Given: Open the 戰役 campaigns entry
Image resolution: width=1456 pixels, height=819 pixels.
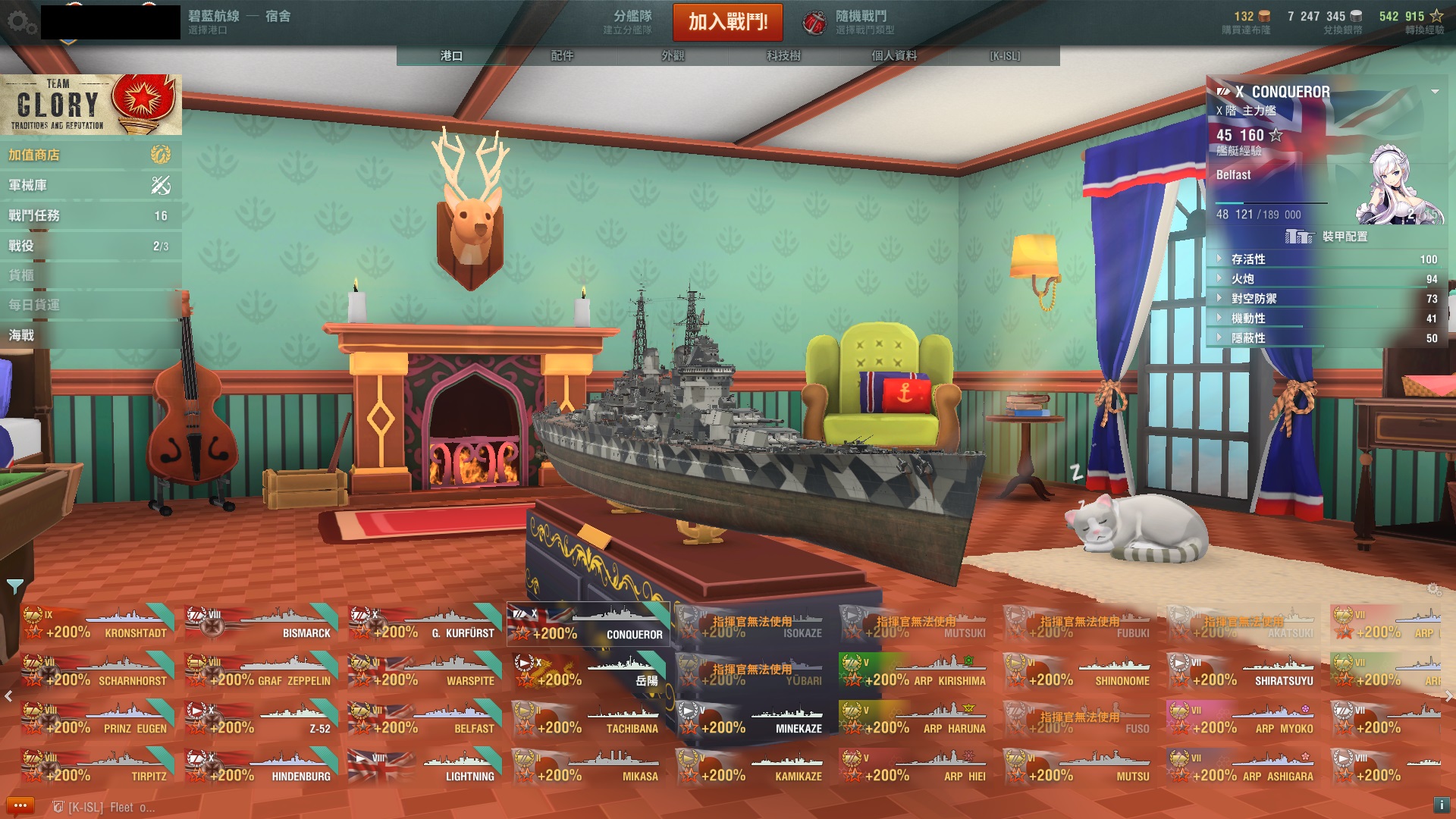Looking at the screenshot, I should point(89,246).
